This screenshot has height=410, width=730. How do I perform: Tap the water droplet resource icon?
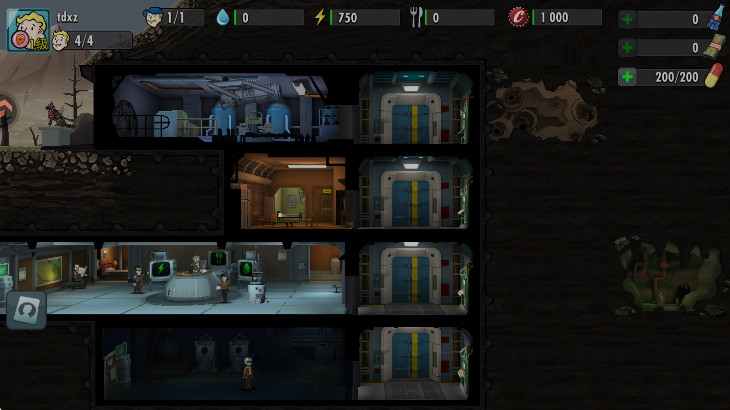pyautogui.click(x=222, y=17)
